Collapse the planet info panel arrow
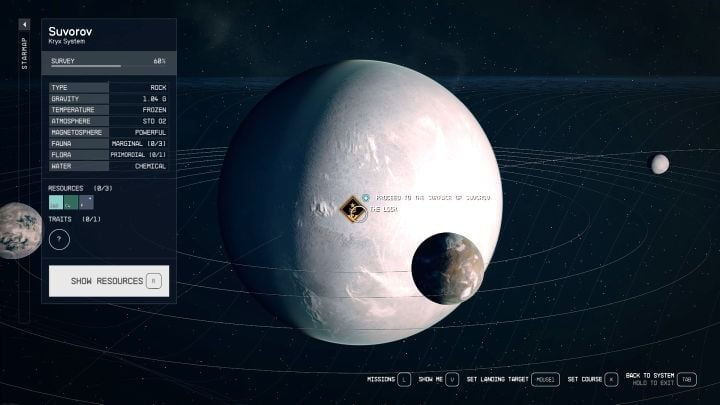This screenshot has height=405, width=720. (x=25, y=24)
